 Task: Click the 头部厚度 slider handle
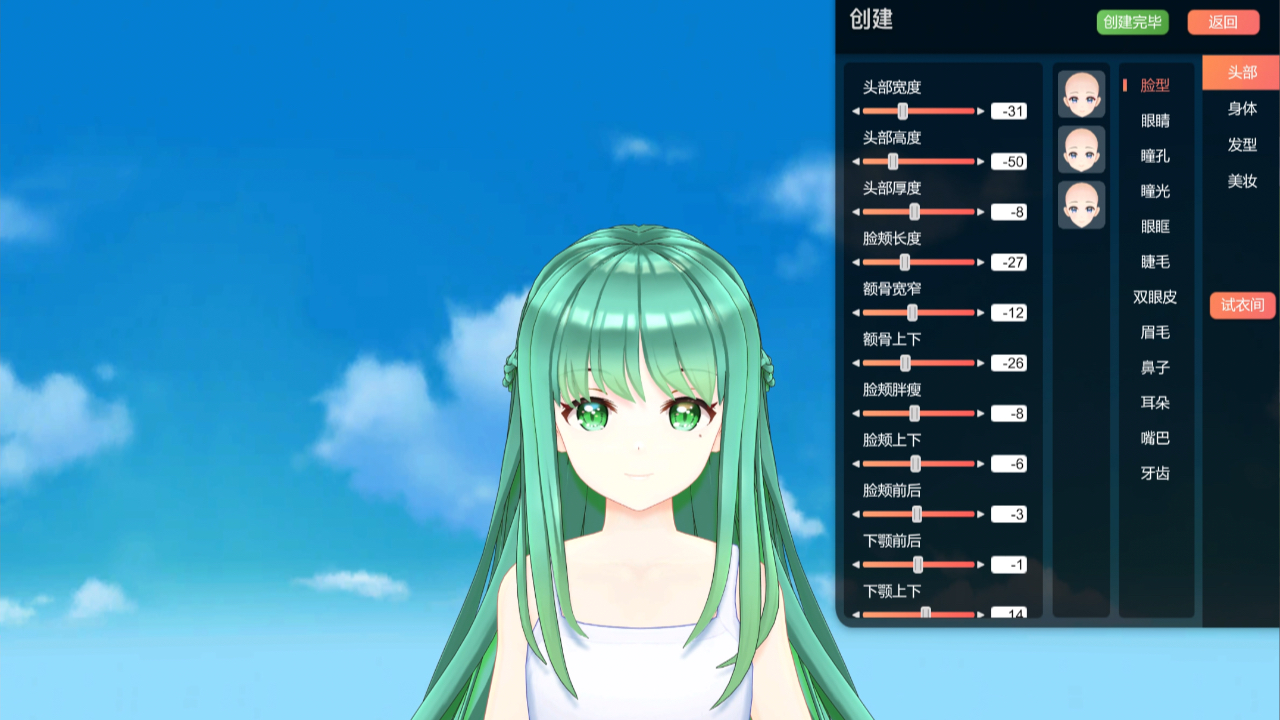click(x=916, y=212)
